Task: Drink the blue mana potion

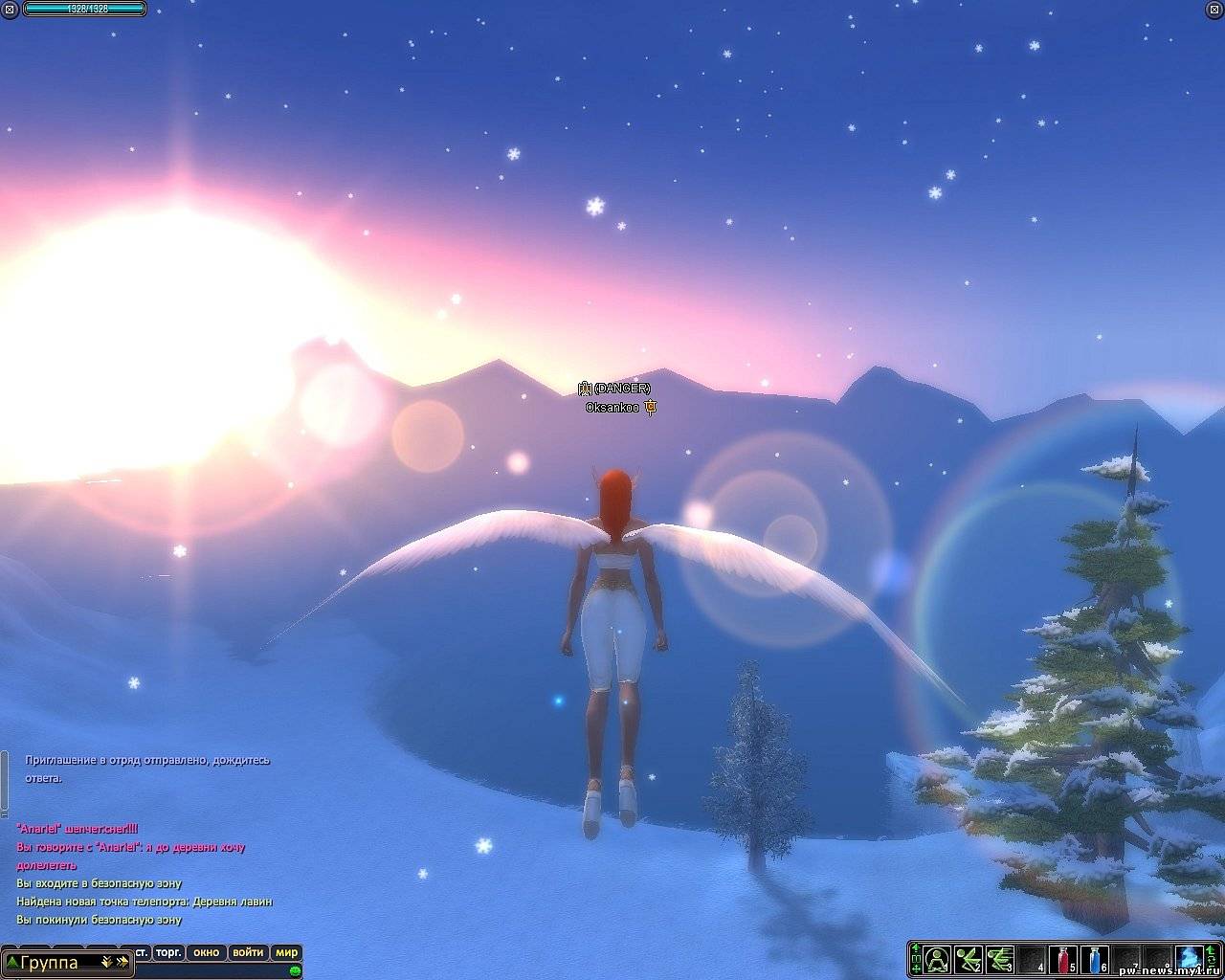Action: pos(1095,958)
